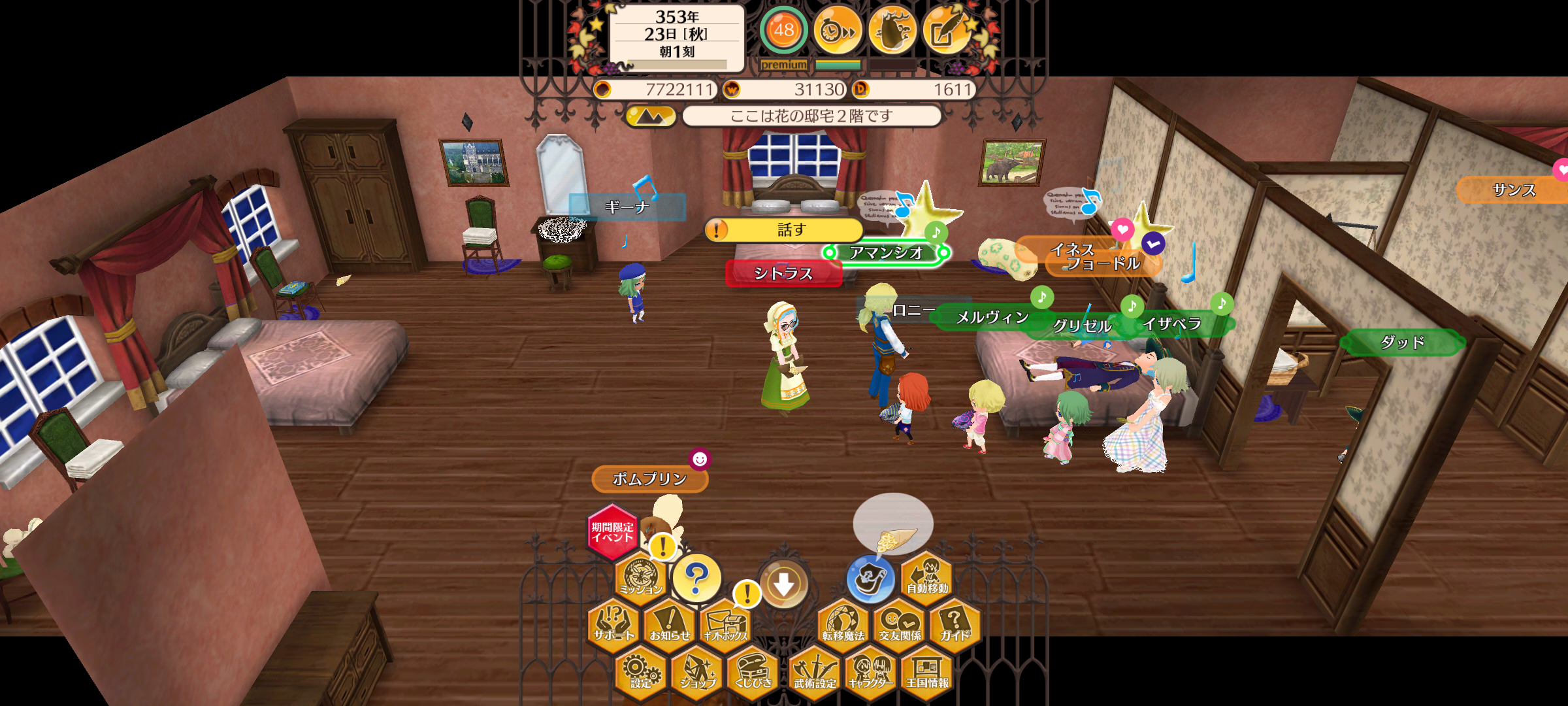Open the 武術設定 (Martial Arts Settings) menu
Screen dimensions: 1568x706
point(815,673)
